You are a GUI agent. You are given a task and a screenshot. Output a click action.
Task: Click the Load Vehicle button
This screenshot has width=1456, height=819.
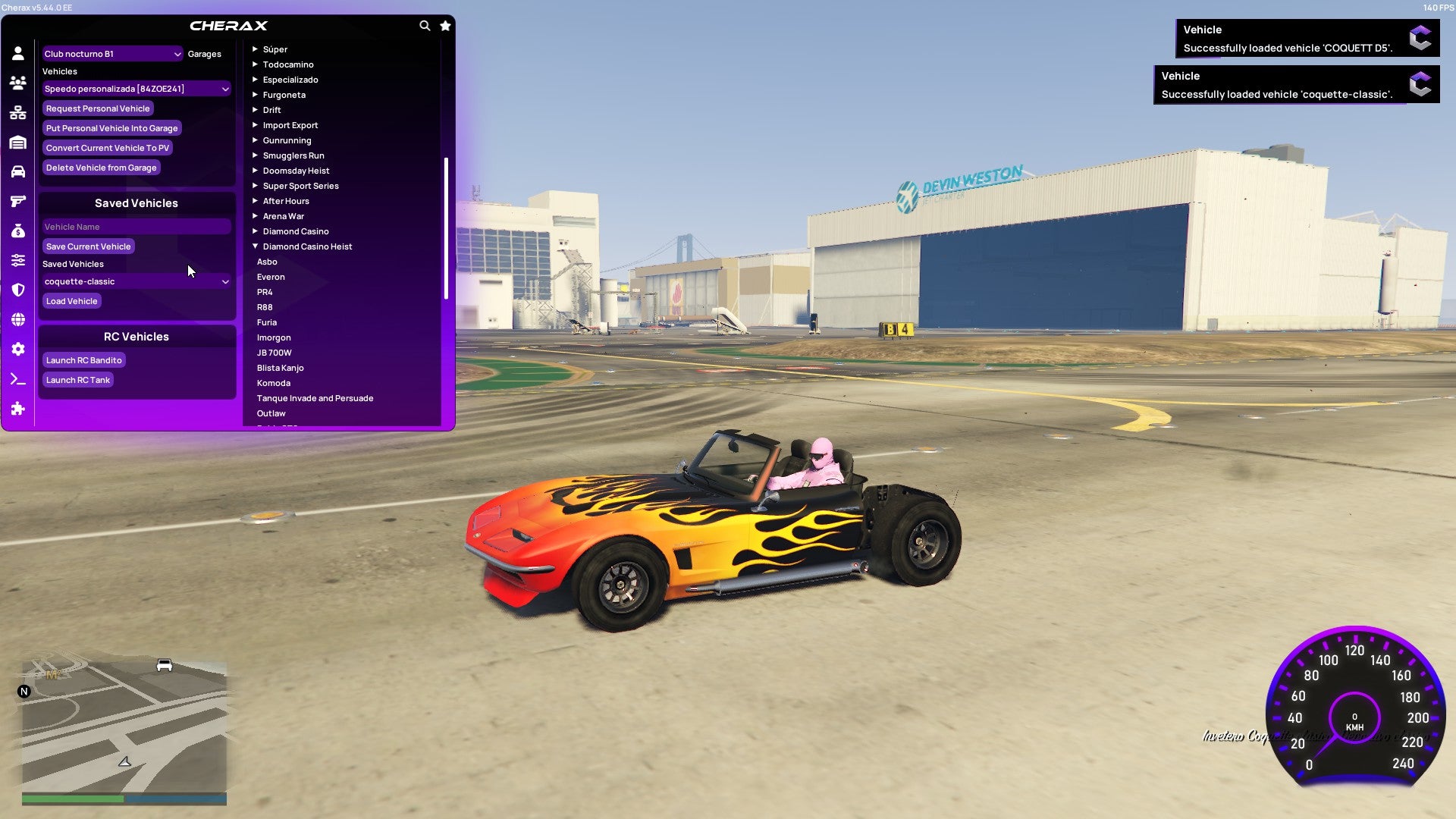[x=71, y=301]
